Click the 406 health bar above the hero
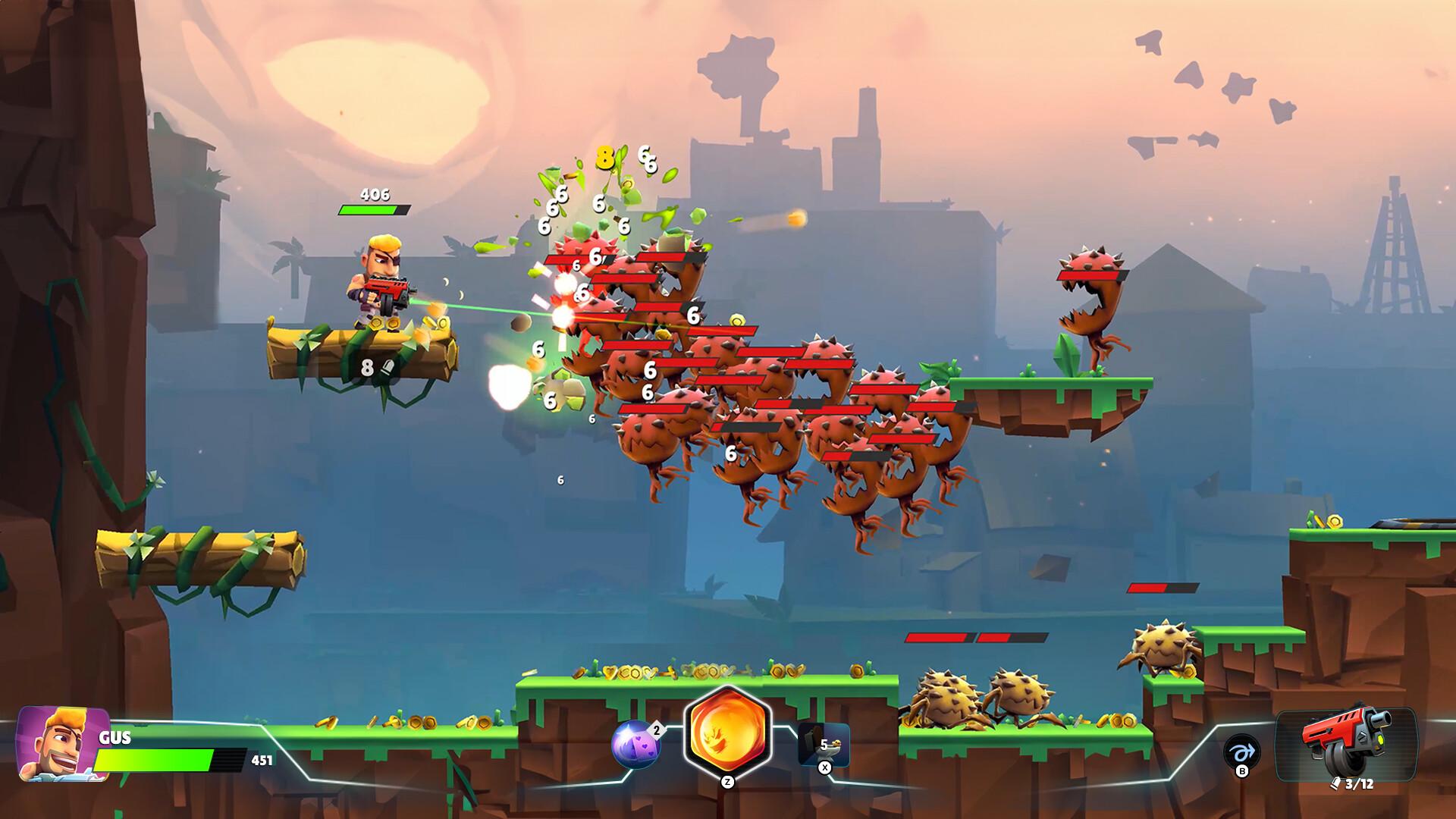 375,206
